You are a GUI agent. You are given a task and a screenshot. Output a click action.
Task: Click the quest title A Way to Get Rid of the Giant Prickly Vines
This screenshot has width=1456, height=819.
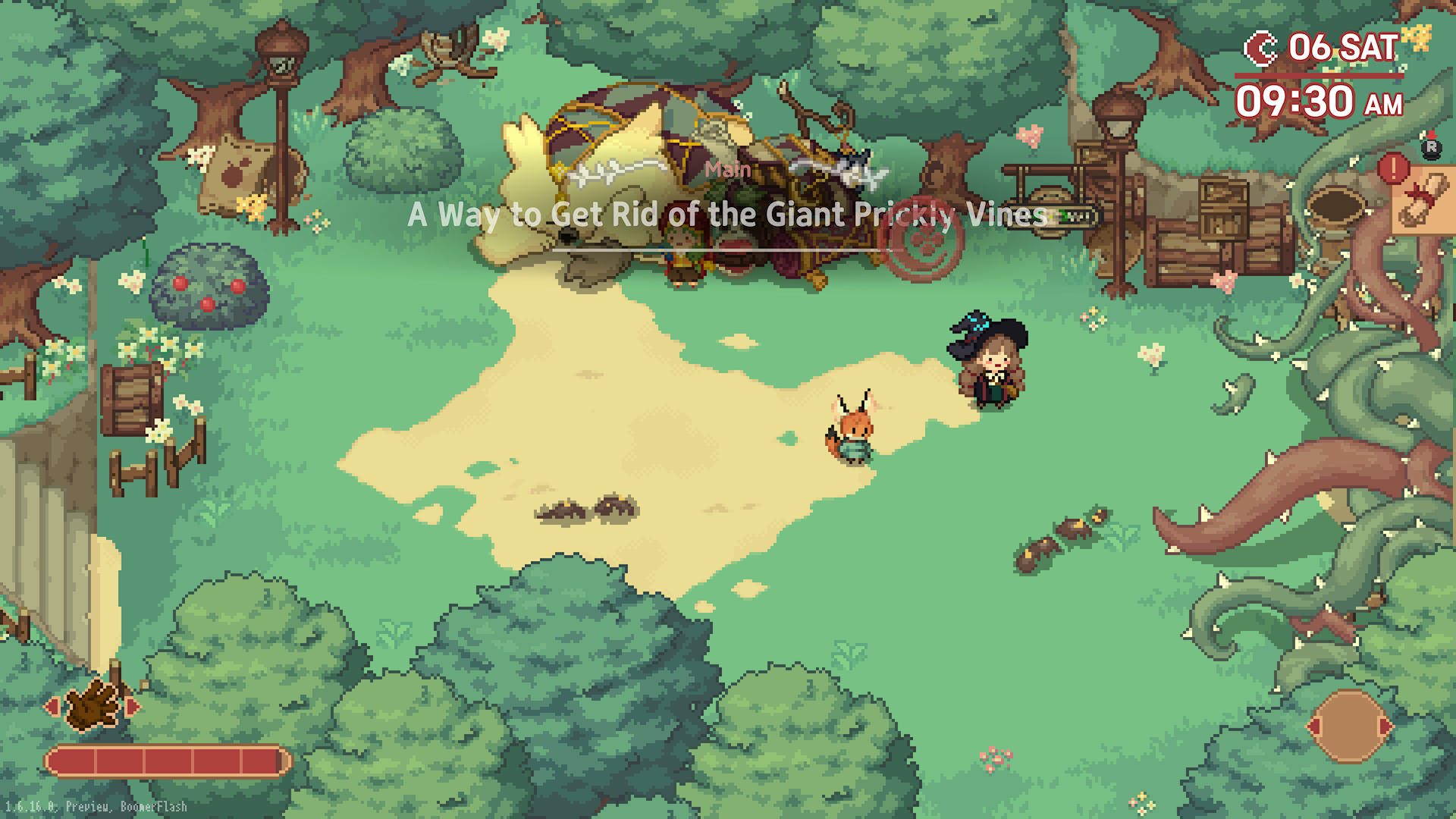click(728, 216)
